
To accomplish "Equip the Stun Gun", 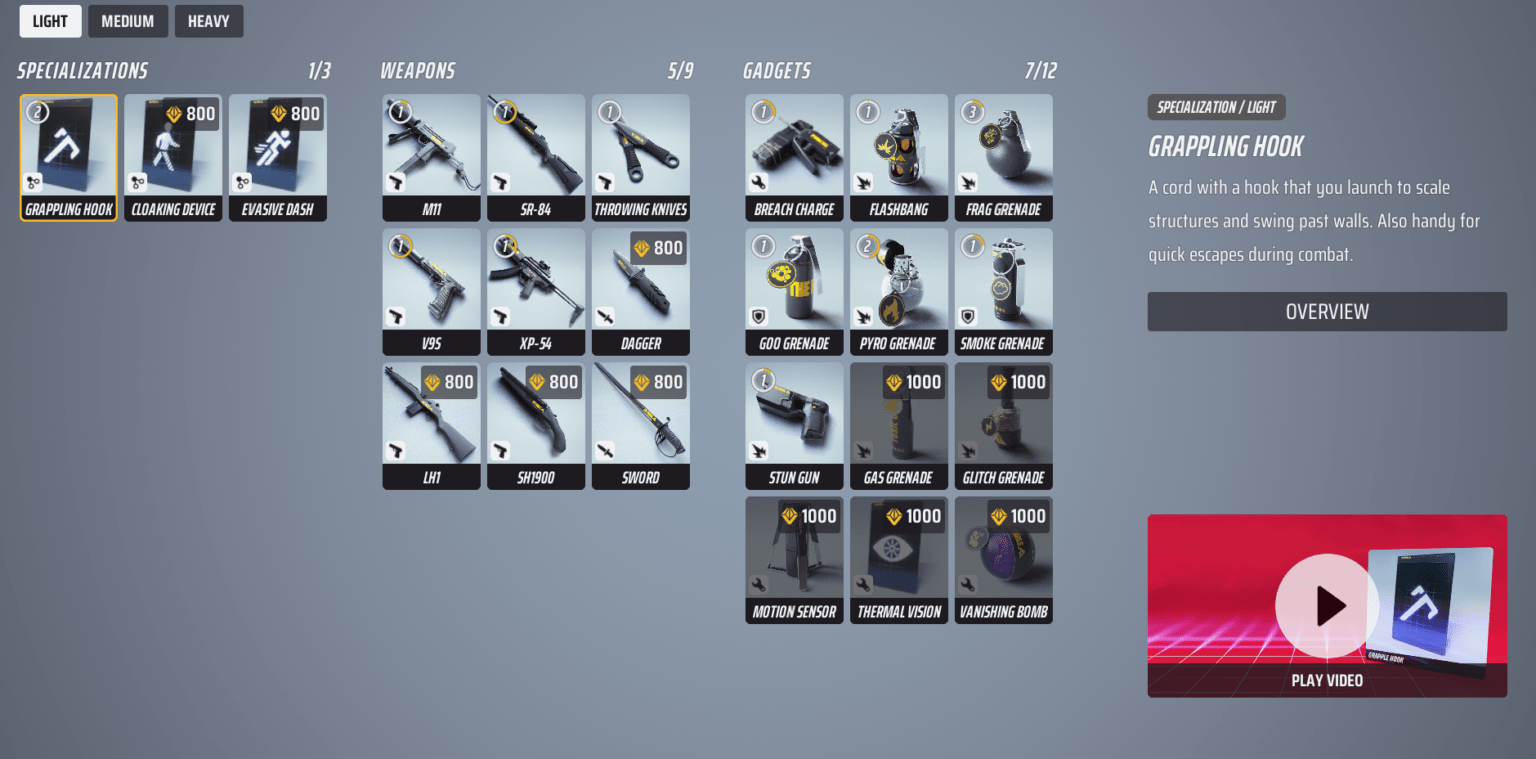I will pos(793,425).
